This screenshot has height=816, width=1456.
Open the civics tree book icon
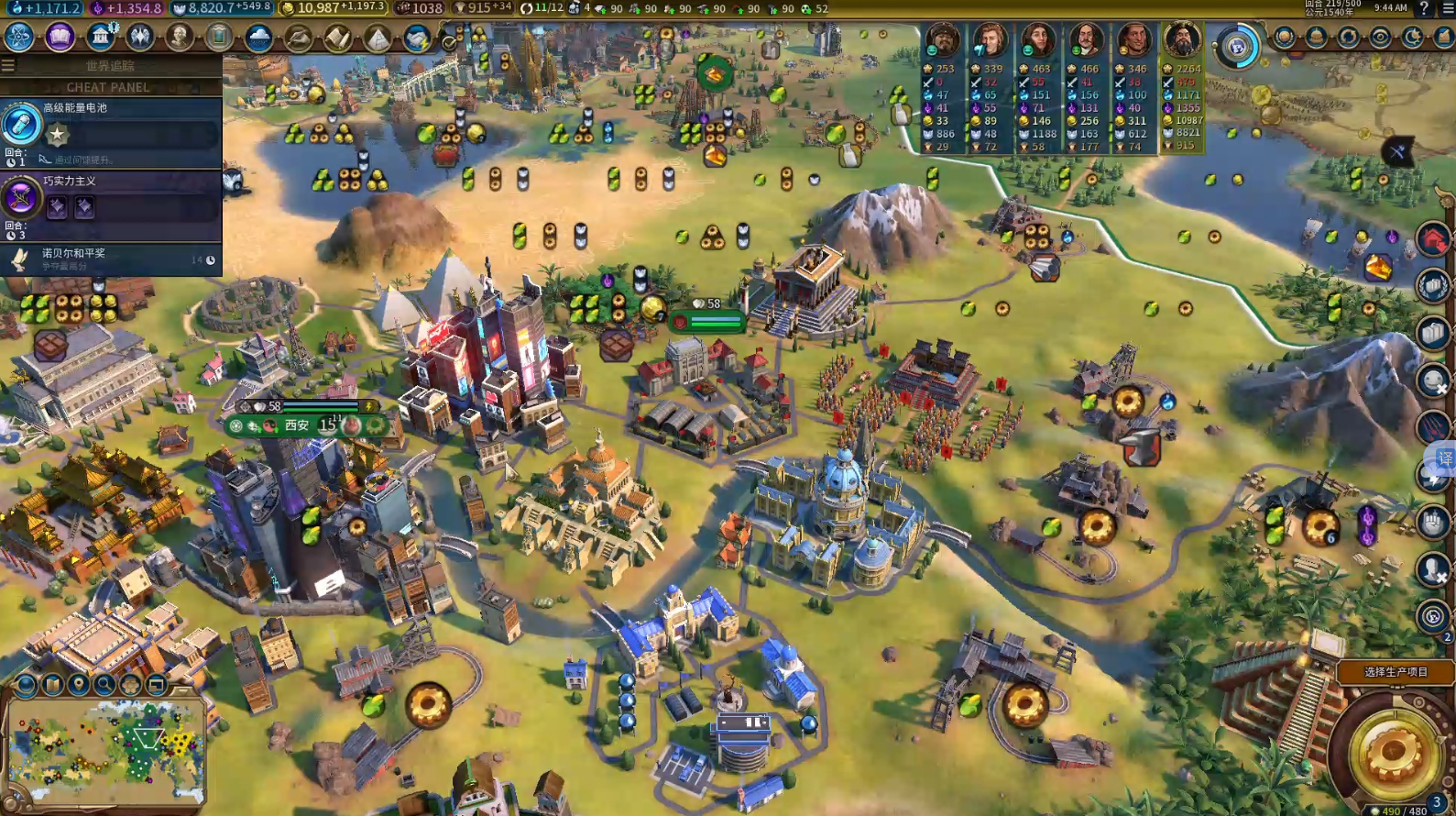(x=60, y=37)
